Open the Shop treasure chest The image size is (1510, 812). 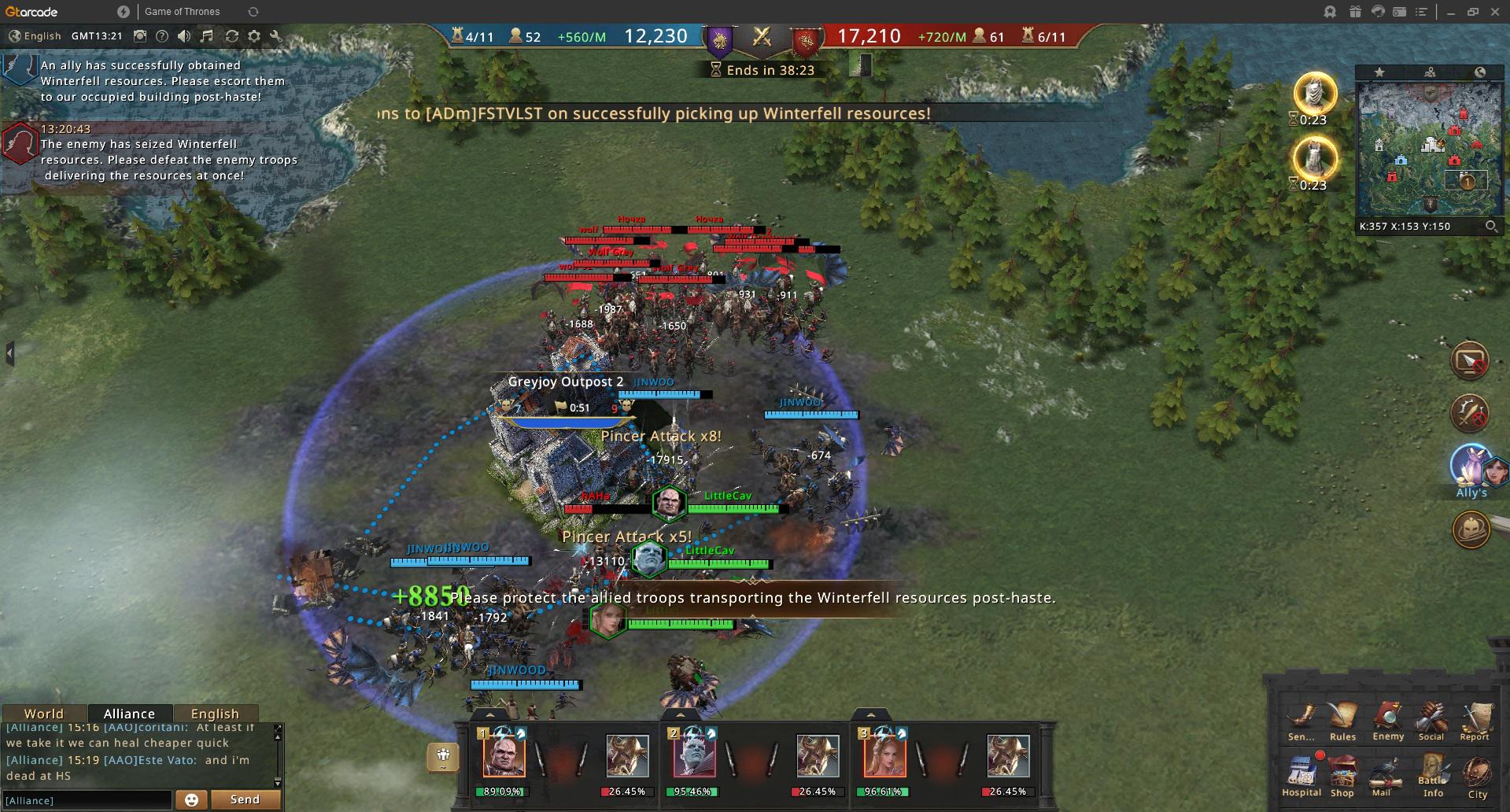click(x=1342, y=774)
